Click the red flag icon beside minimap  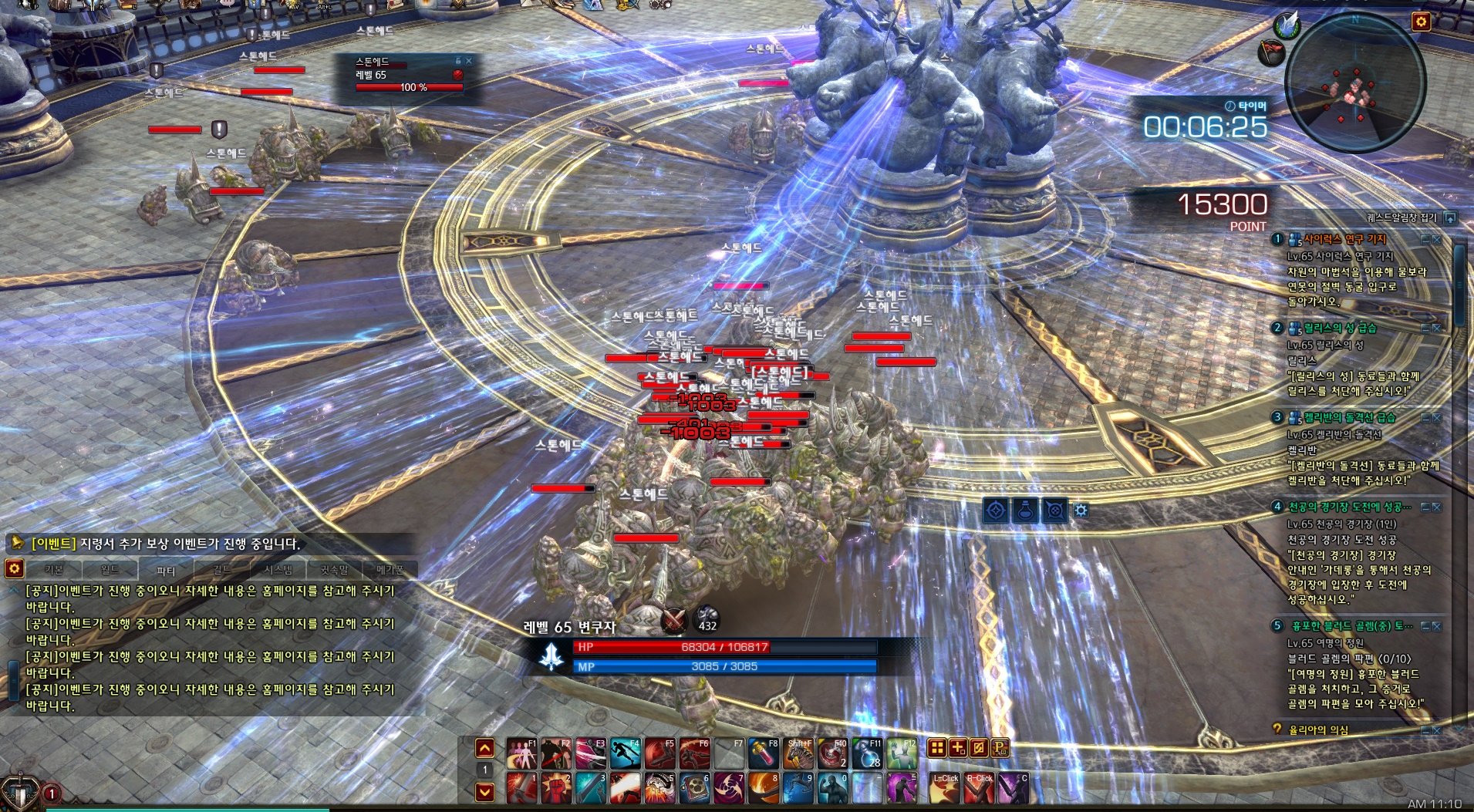click(x=1271, y=52)
